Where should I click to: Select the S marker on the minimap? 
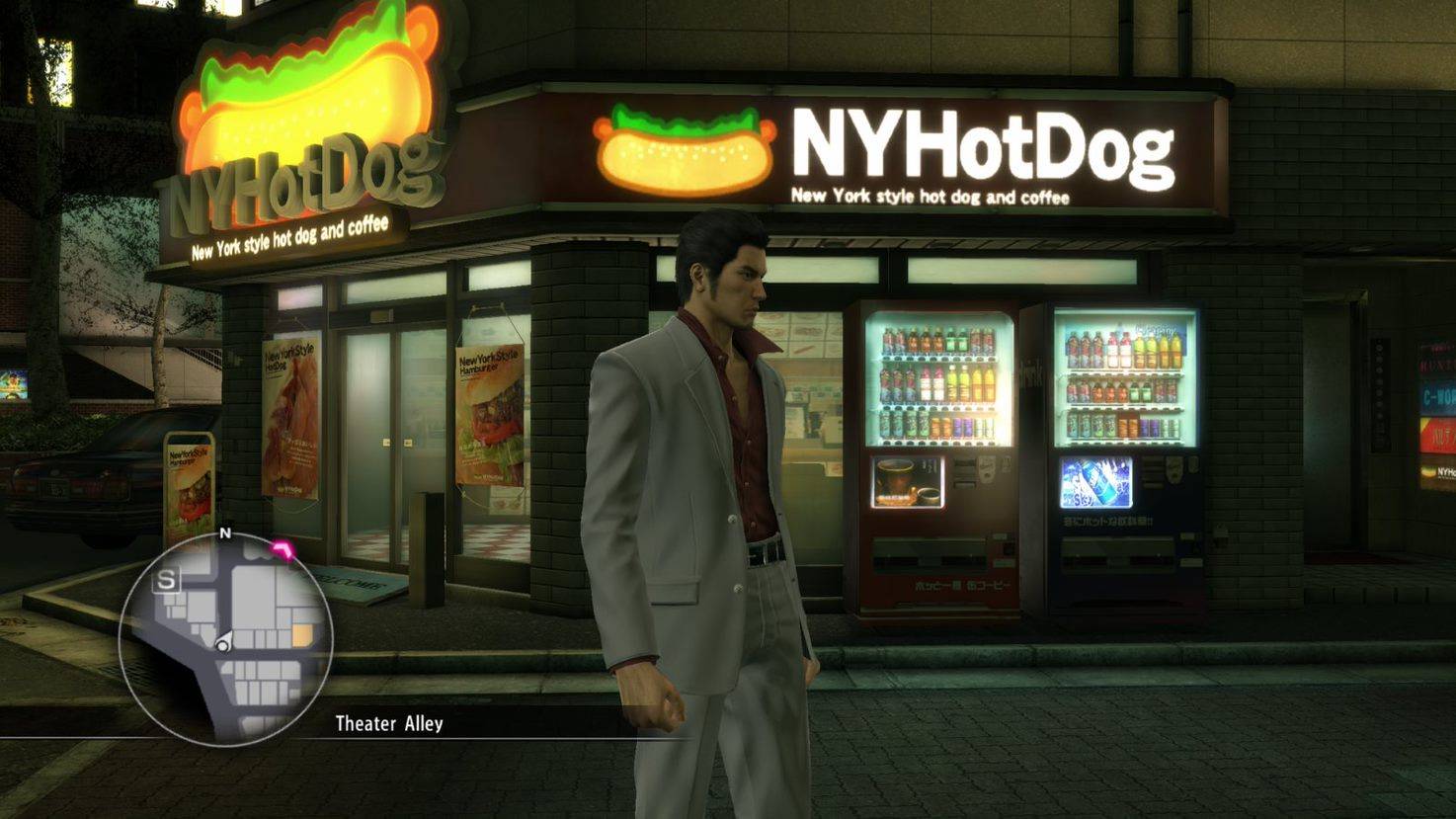coord(167,581)
